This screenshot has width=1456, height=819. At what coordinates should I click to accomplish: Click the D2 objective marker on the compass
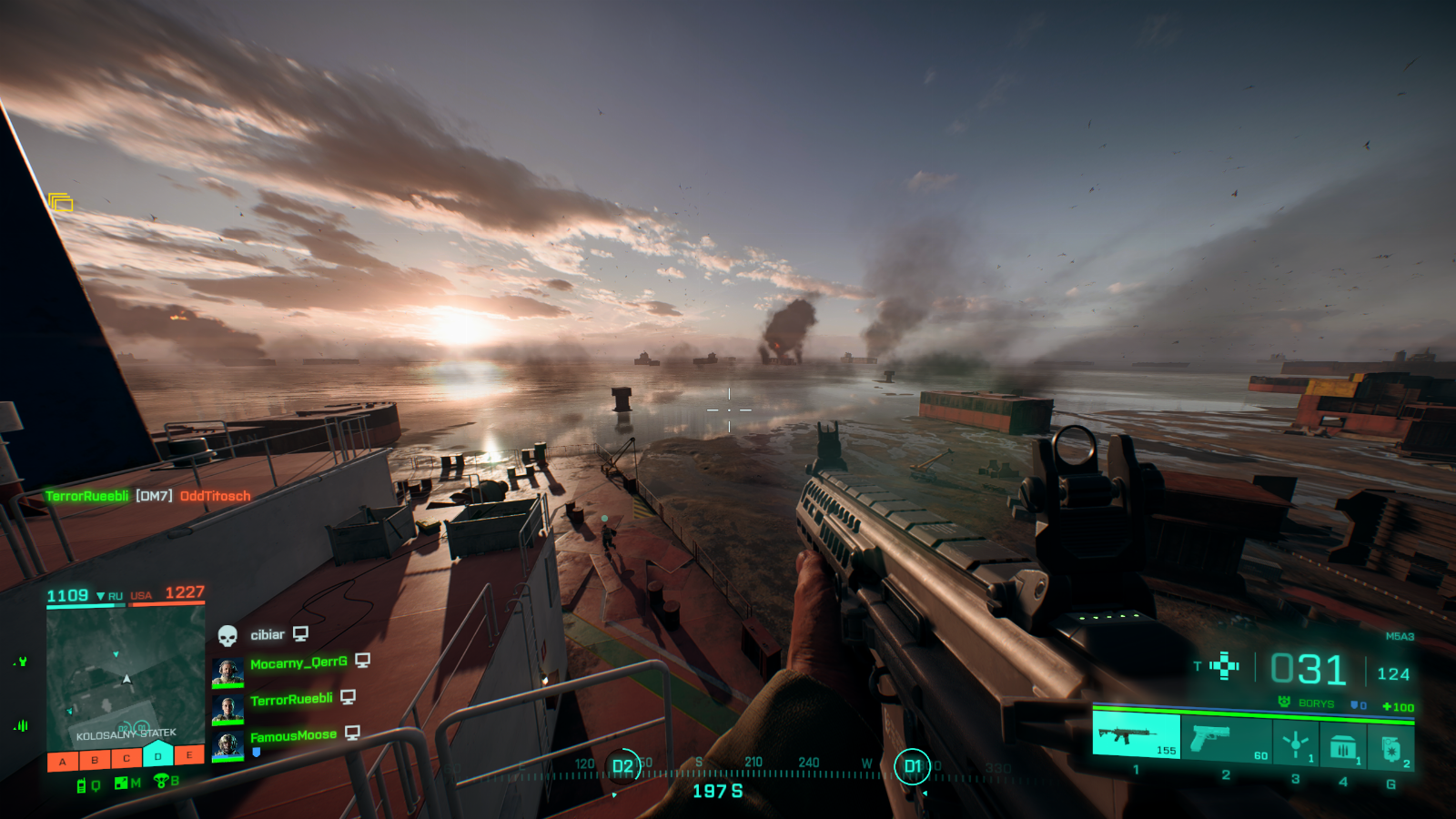coord(622,766)
